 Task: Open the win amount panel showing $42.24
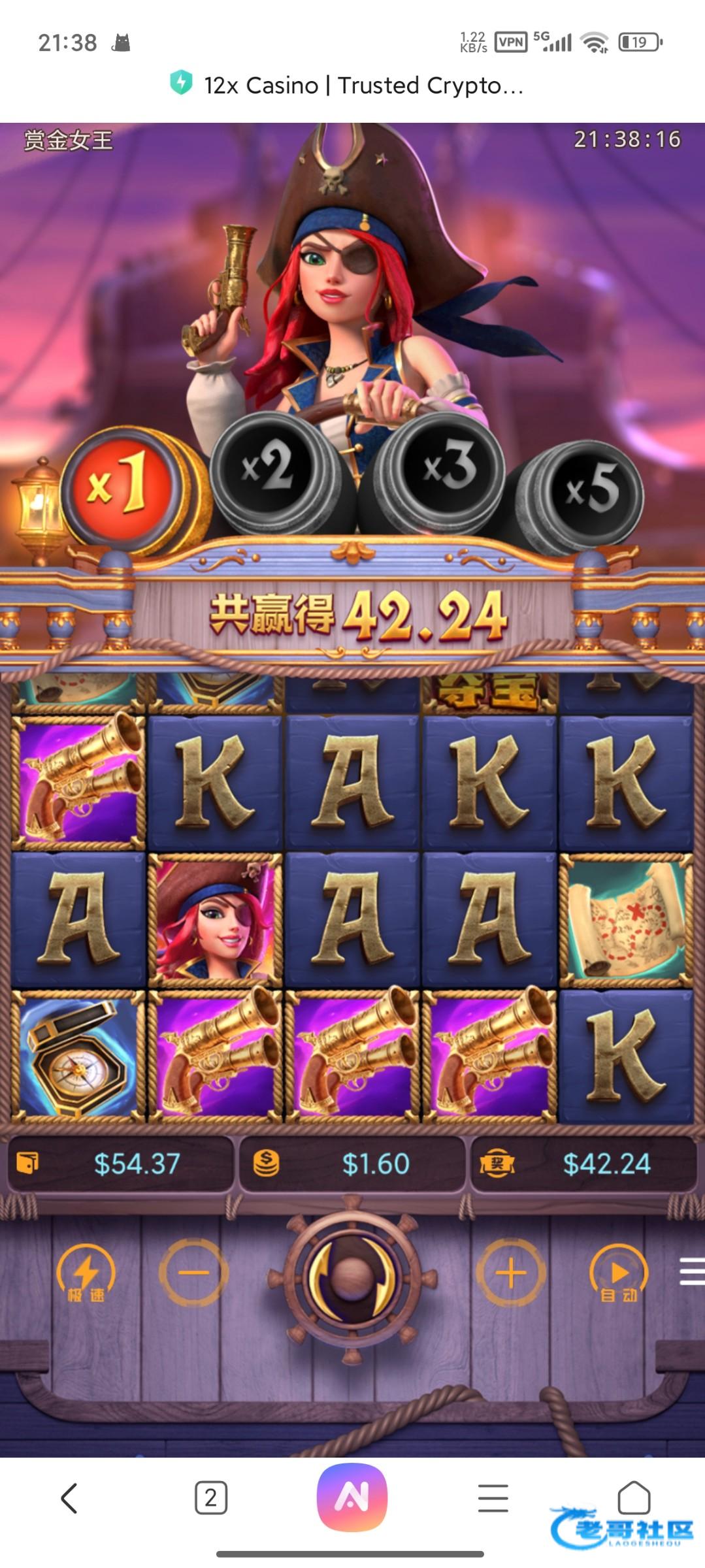(x=583, y=1164)
